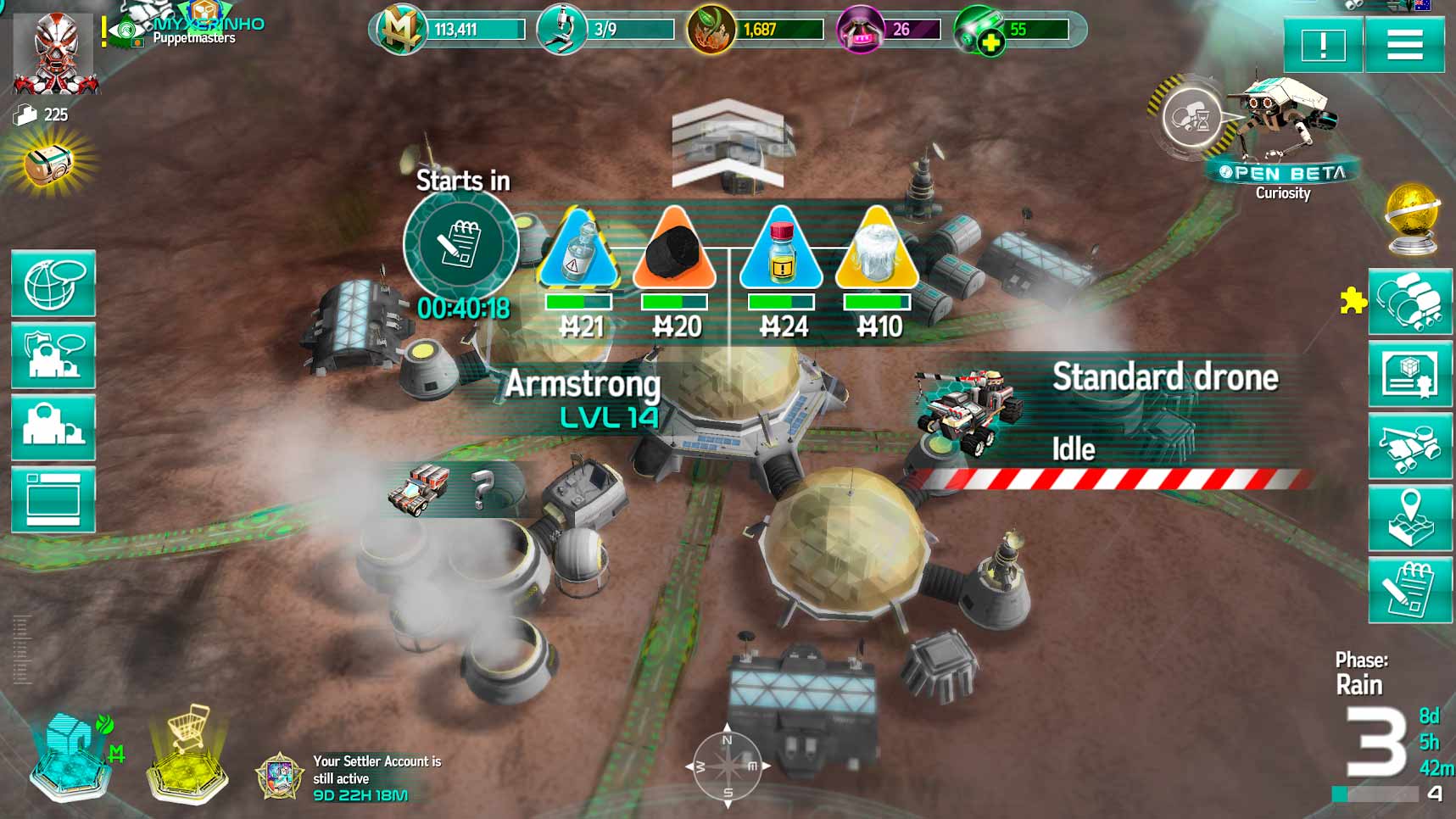1456x819 pixels.
Task: Select the truck with question mark panel
Action: pos(441,489)
